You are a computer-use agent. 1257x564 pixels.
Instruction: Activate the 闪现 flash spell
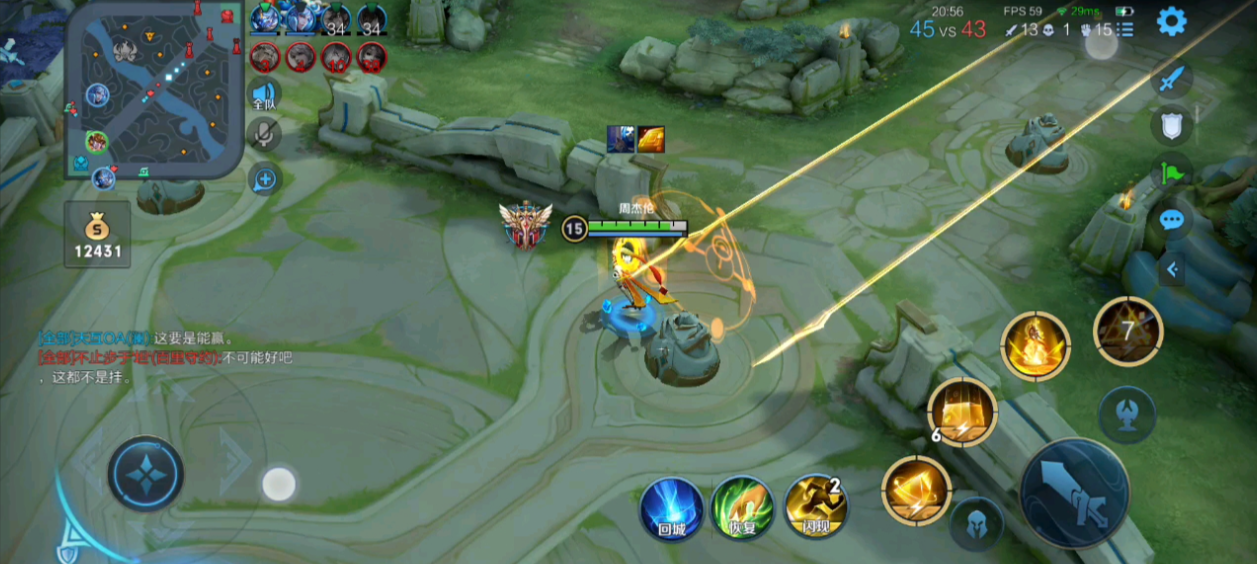tap(815, 507)
